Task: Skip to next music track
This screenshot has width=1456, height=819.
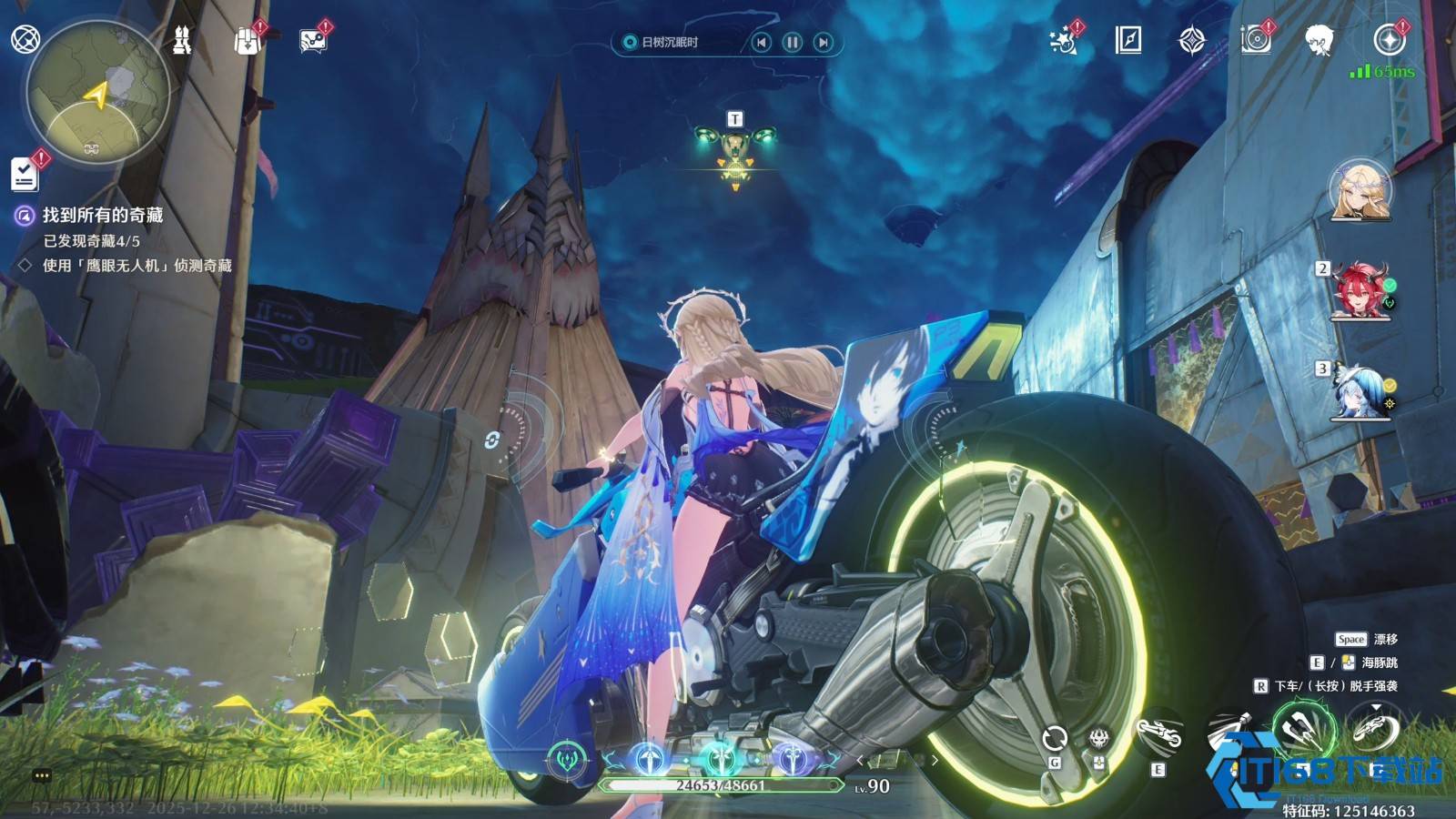Action: [824, 43]
